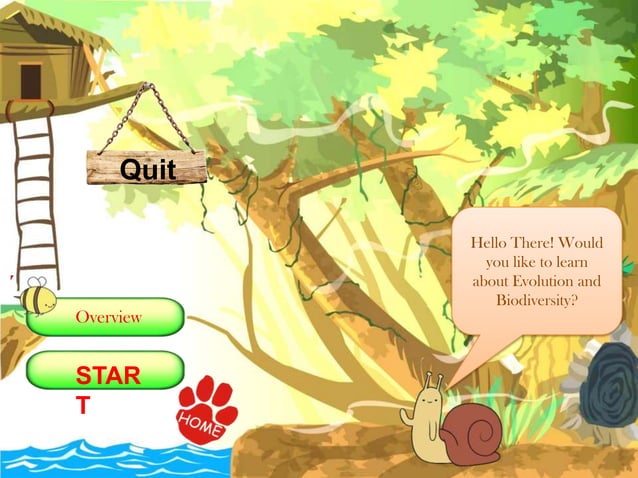Select the green START button

105,371
